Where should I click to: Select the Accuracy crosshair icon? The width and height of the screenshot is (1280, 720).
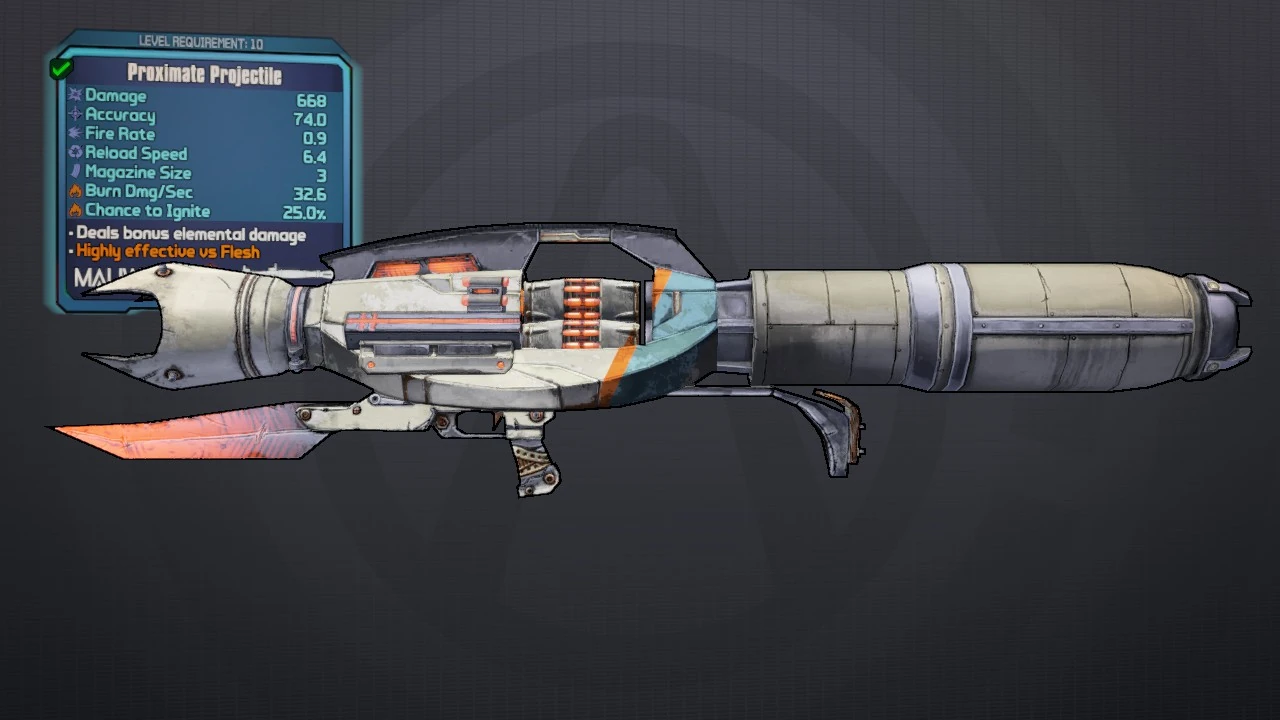pyautogui.click(x=76, y=115)
